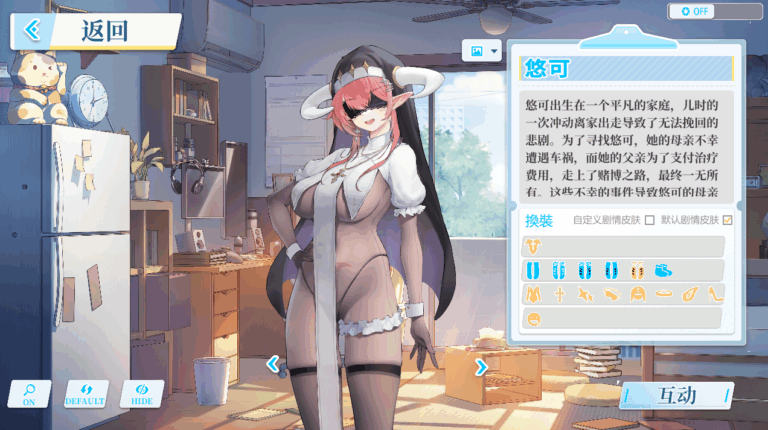Screen dimensions: 768x430
Task: Open the image background dropdown
Action: coord(482,51)
